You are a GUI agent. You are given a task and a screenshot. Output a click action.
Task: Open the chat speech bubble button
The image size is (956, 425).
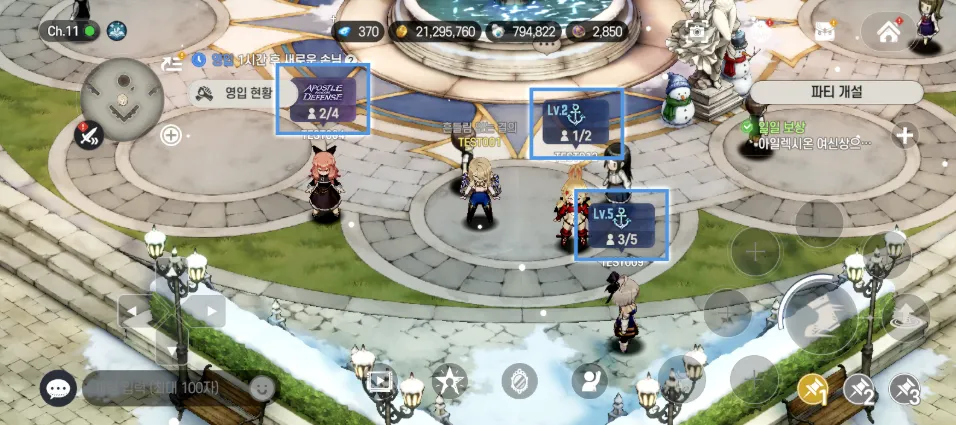coord(58,389)
